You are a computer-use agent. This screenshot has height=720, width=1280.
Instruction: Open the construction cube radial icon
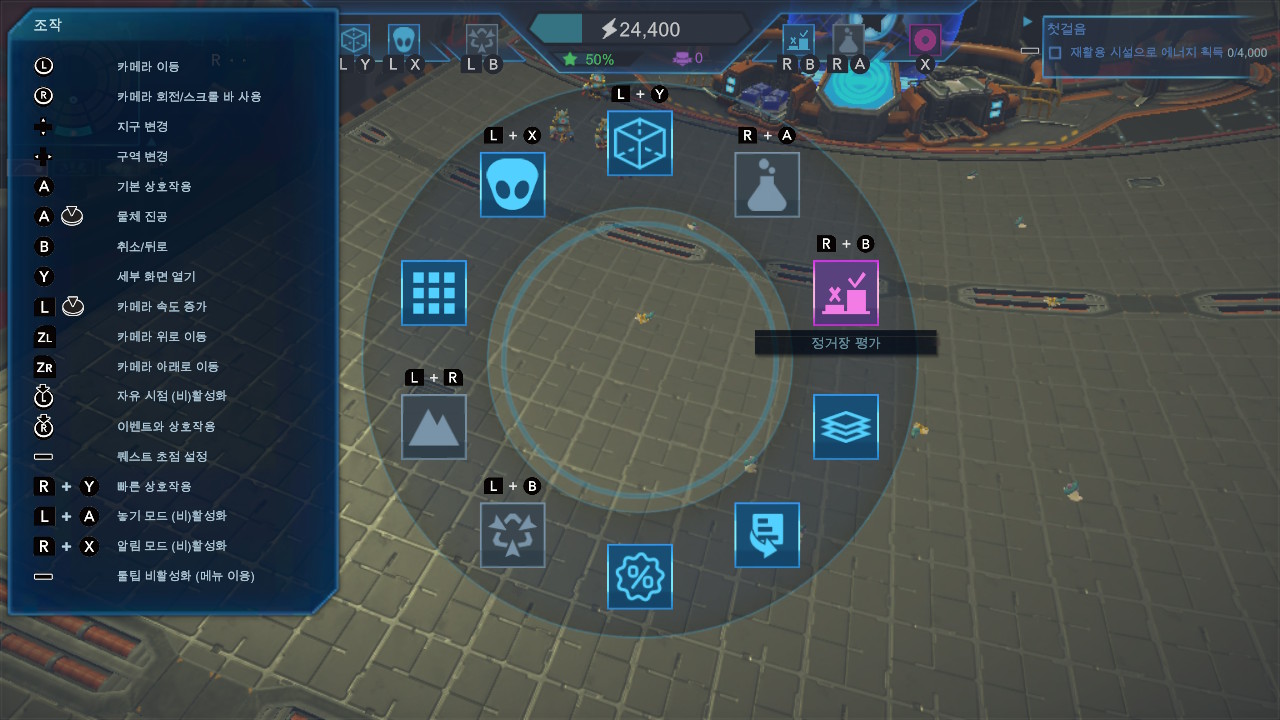[639, 143]
